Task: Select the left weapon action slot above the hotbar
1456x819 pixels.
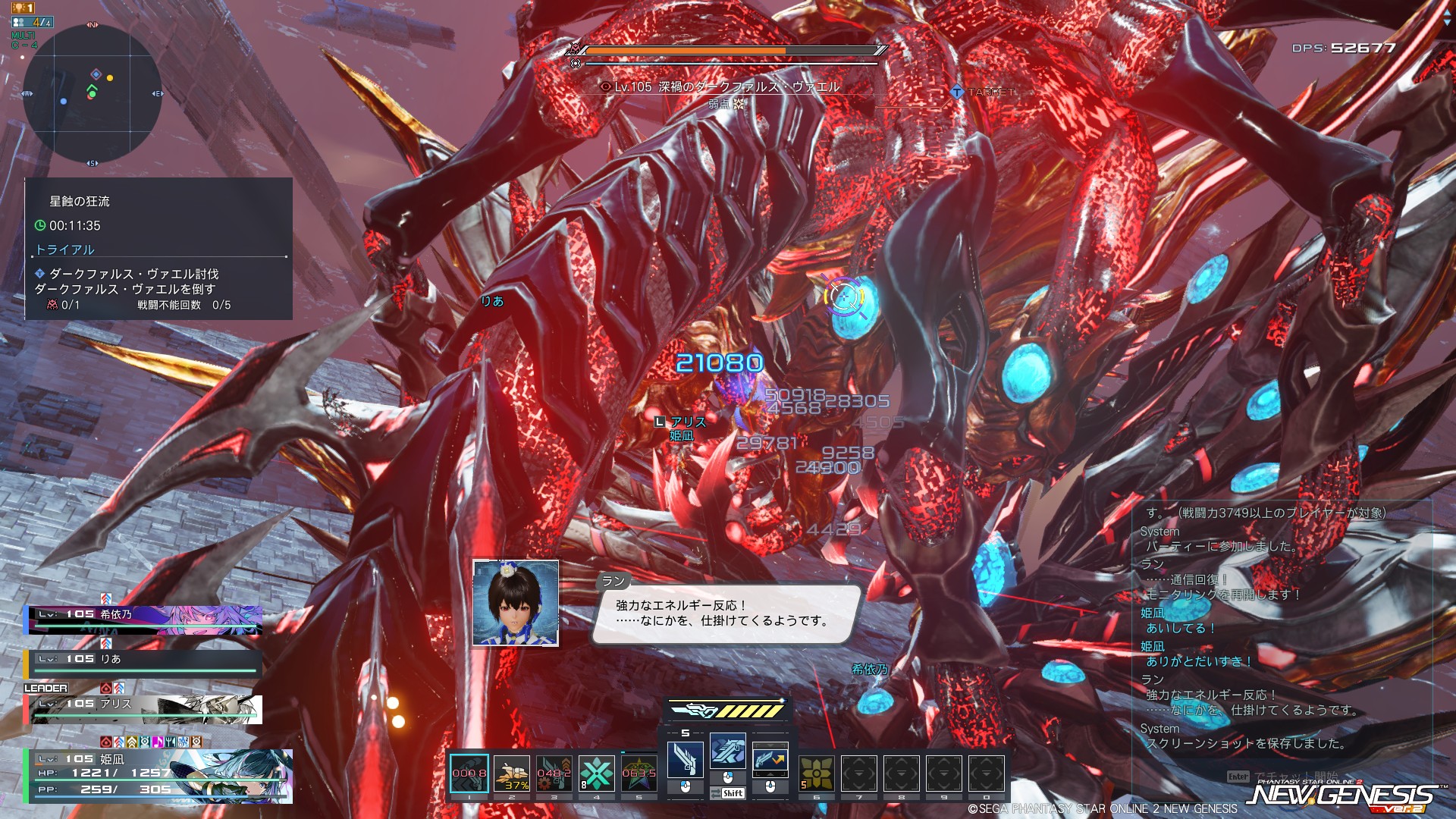Action: pyautogui.click(x=685, y=759)
